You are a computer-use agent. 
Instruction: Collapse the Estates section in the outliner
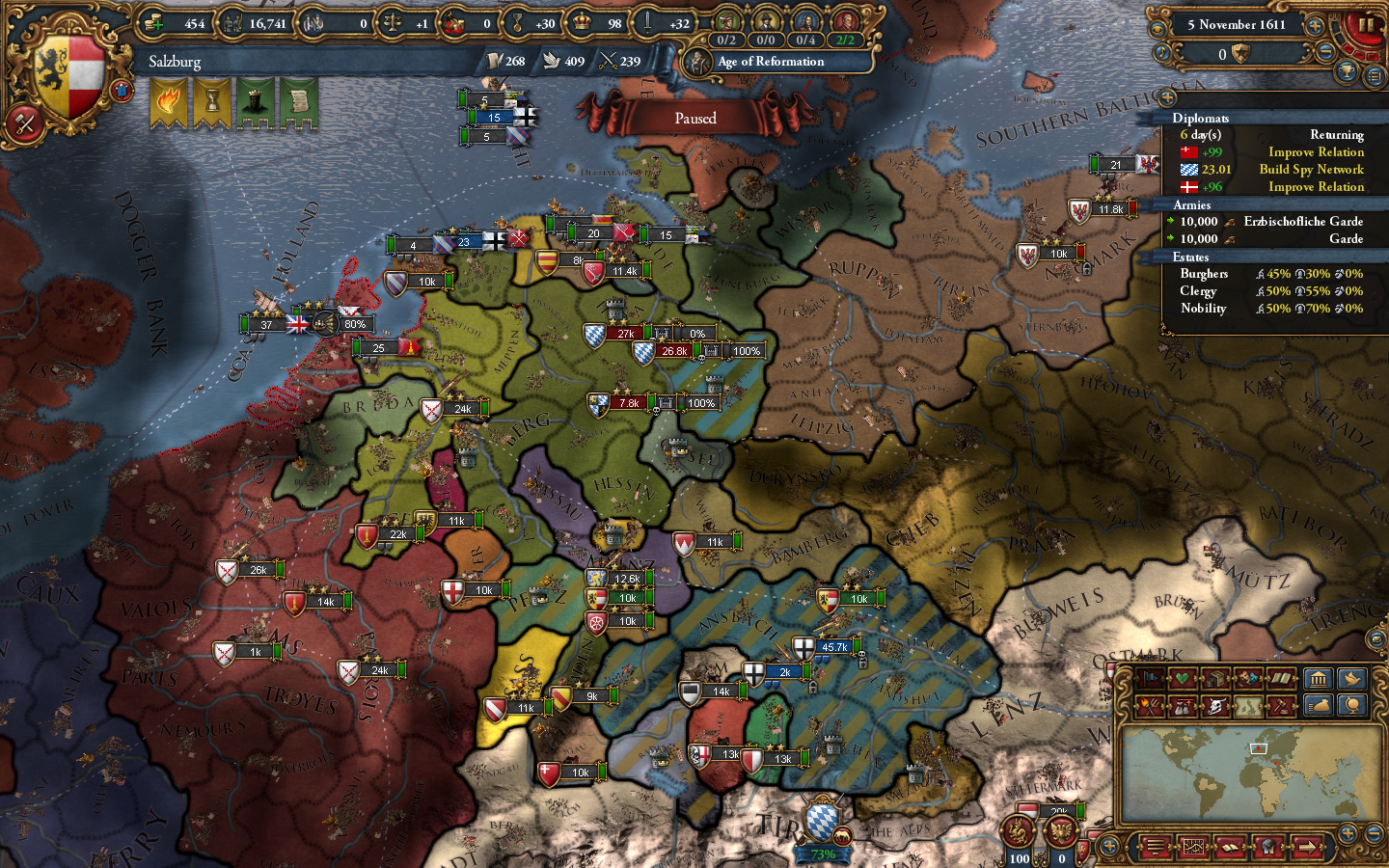click(x=1191, y=257)
